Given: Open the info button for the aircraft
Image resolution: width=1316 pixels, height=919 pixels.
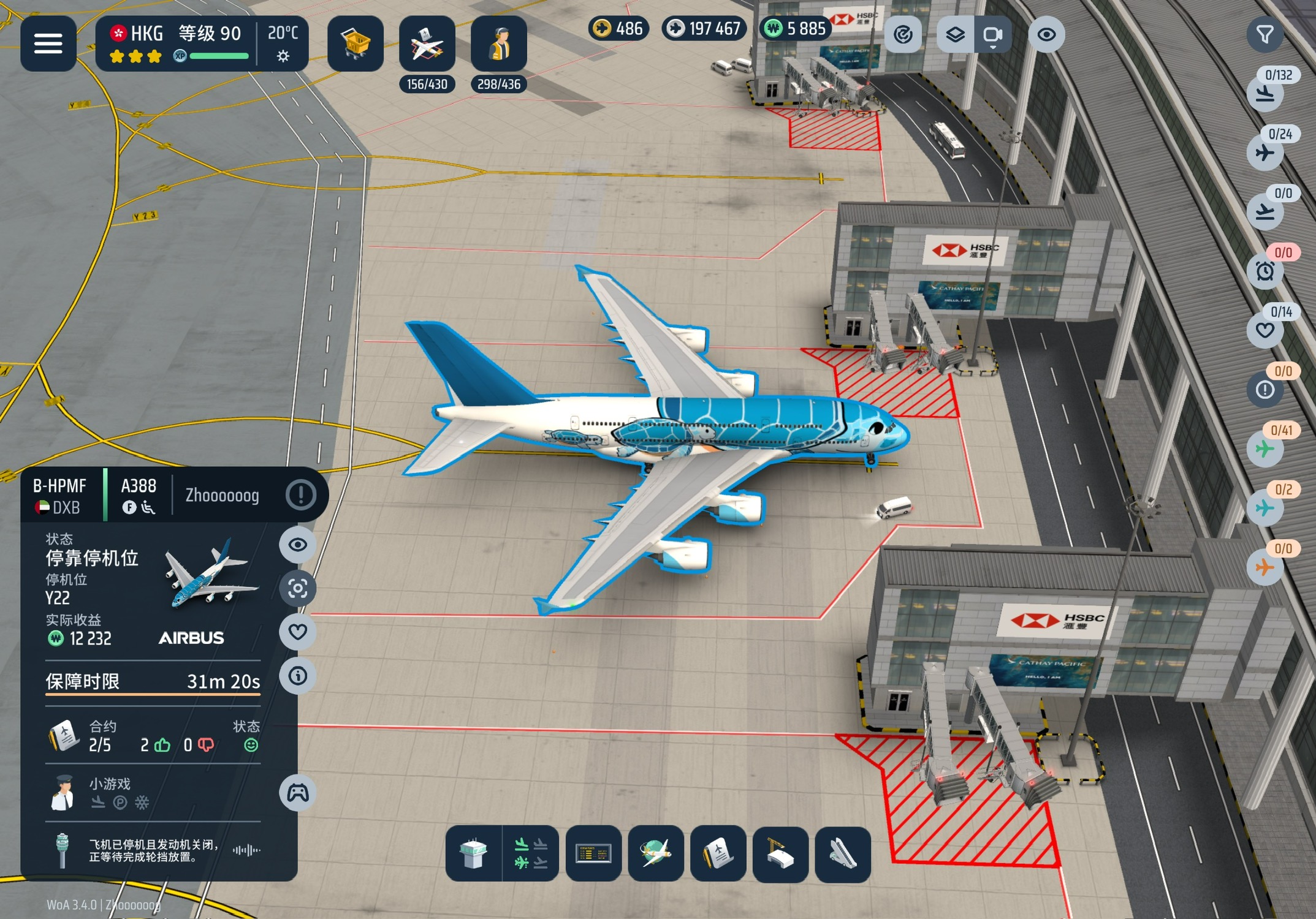Looking at the screenshot, I should pyautogui.click(x=298, y=676).
